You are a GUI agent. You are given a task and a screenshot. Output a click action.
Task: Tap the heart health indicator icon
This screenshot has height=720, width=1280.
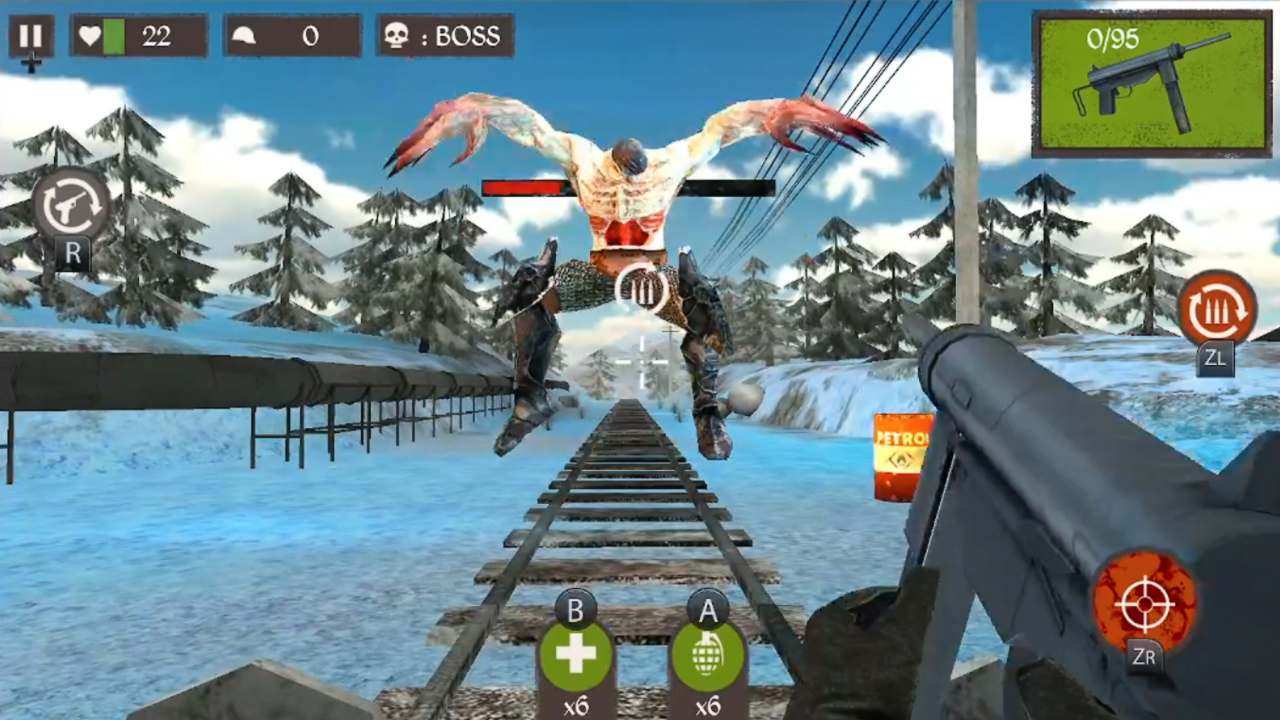click(92, 36)
